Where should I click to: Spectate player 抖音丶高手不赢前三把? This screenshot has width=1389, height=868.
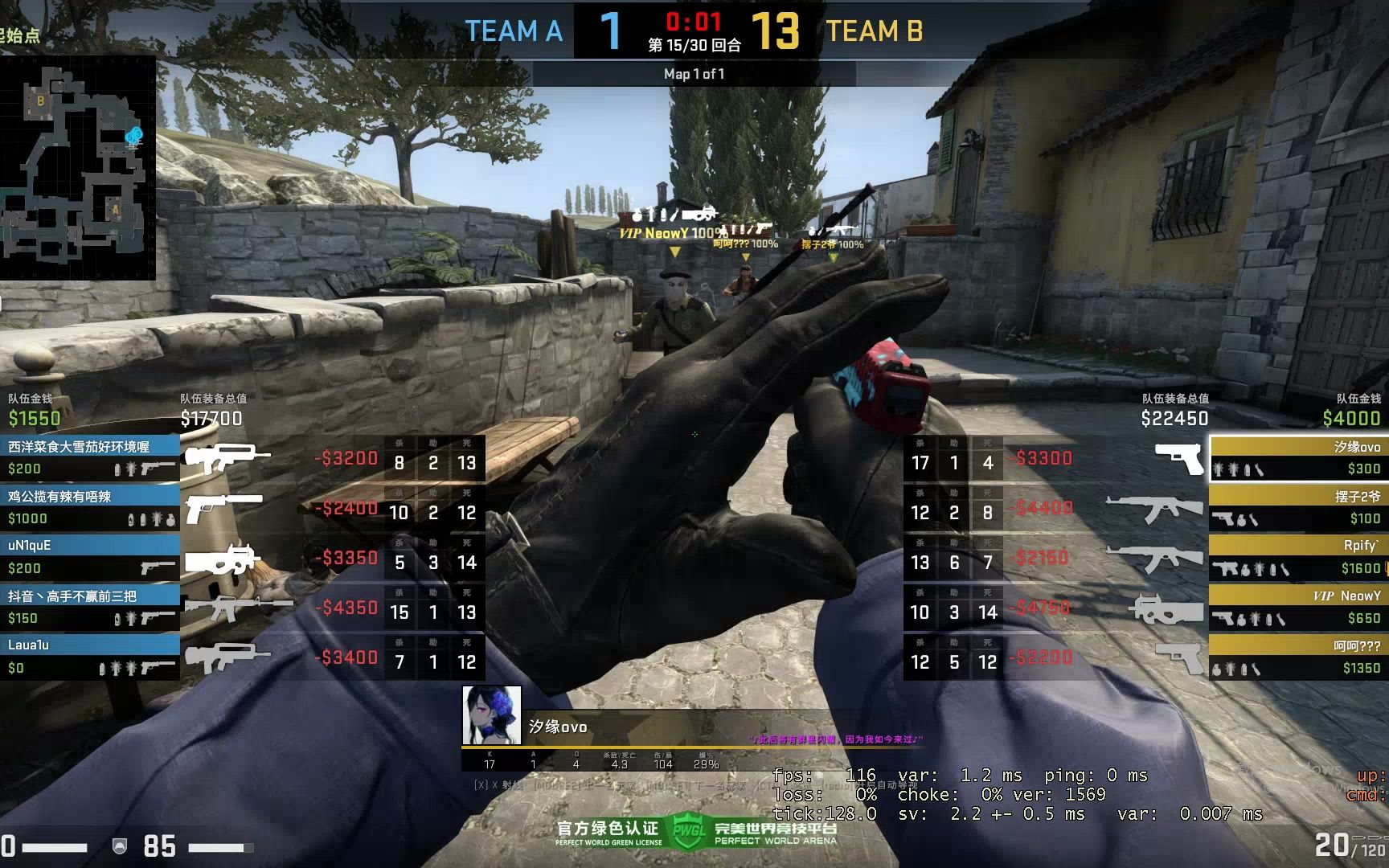90,607
